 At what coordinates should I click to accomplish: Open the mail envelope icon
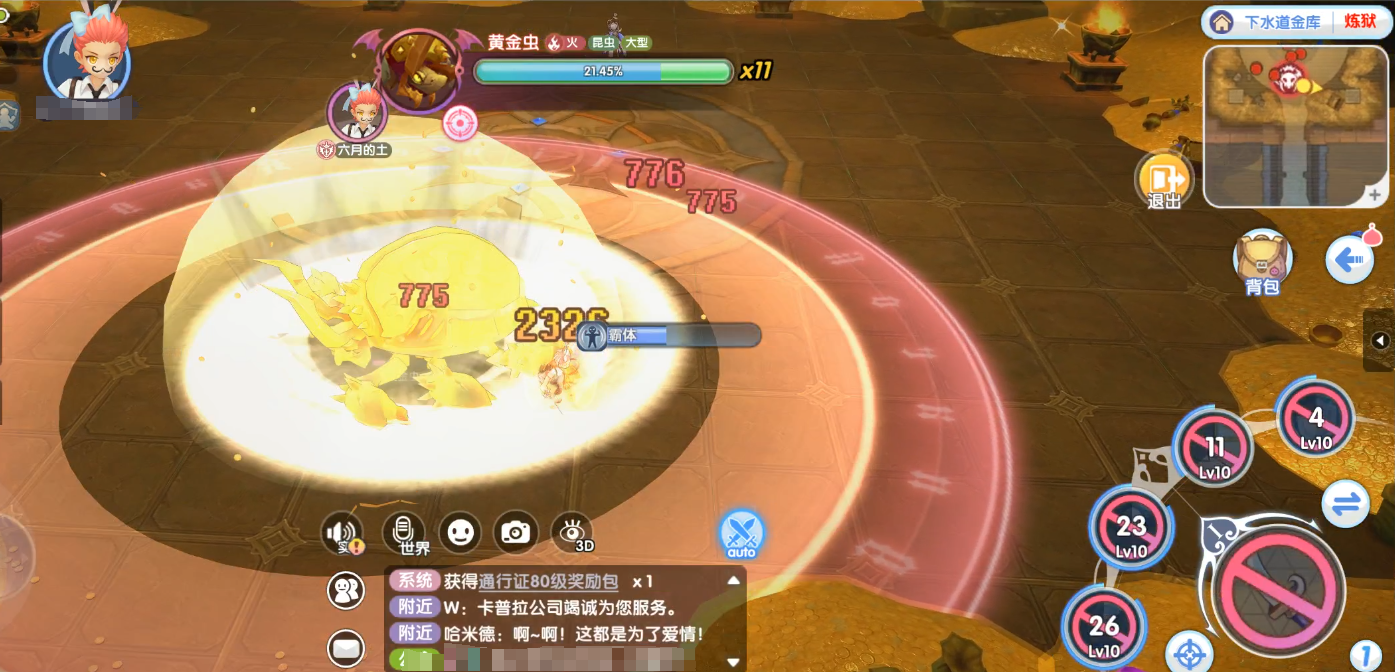point(346,648)
